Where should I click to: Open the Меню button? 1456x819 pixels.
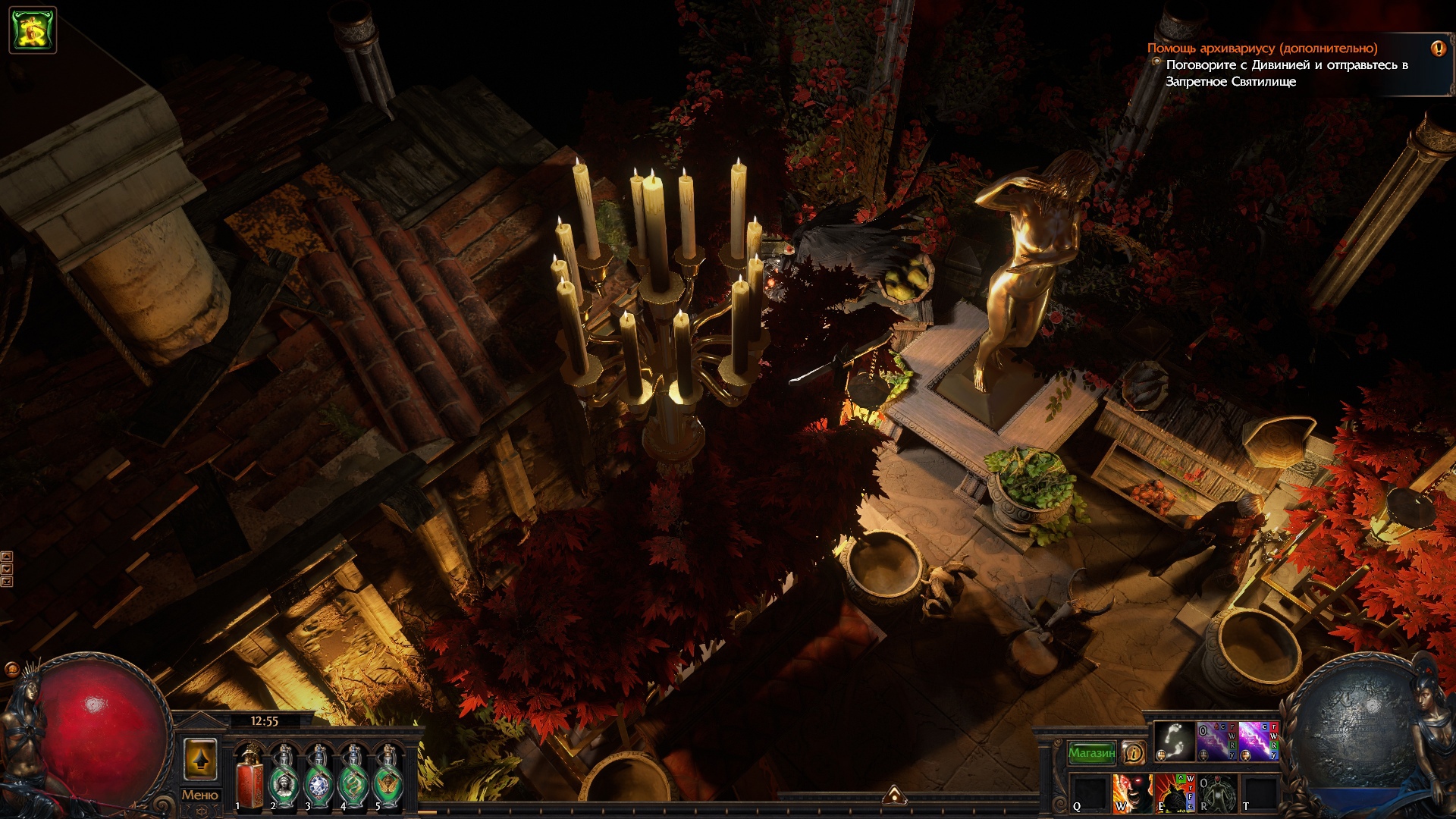(199, 795)
